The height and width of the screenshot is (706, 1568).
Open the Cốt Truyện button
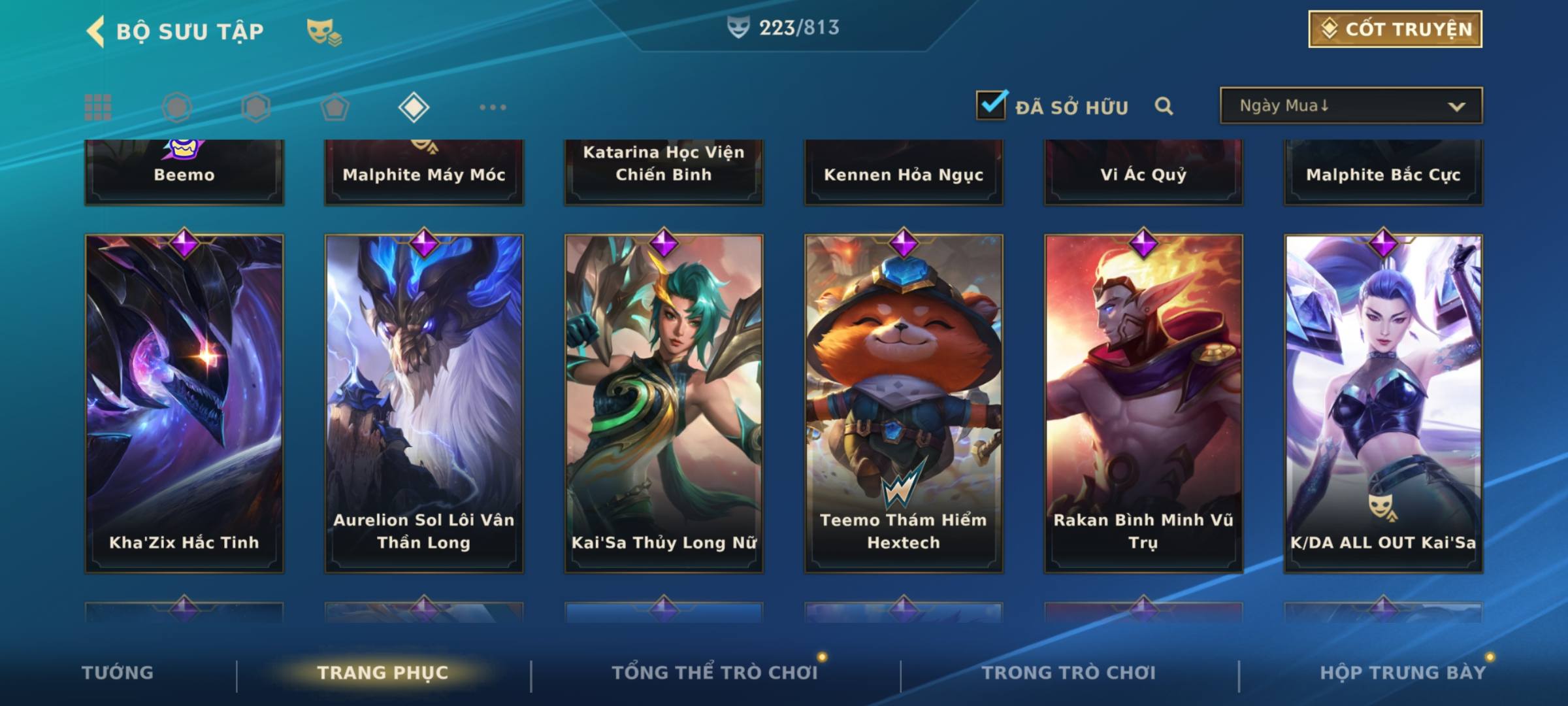pos(1395,29)
